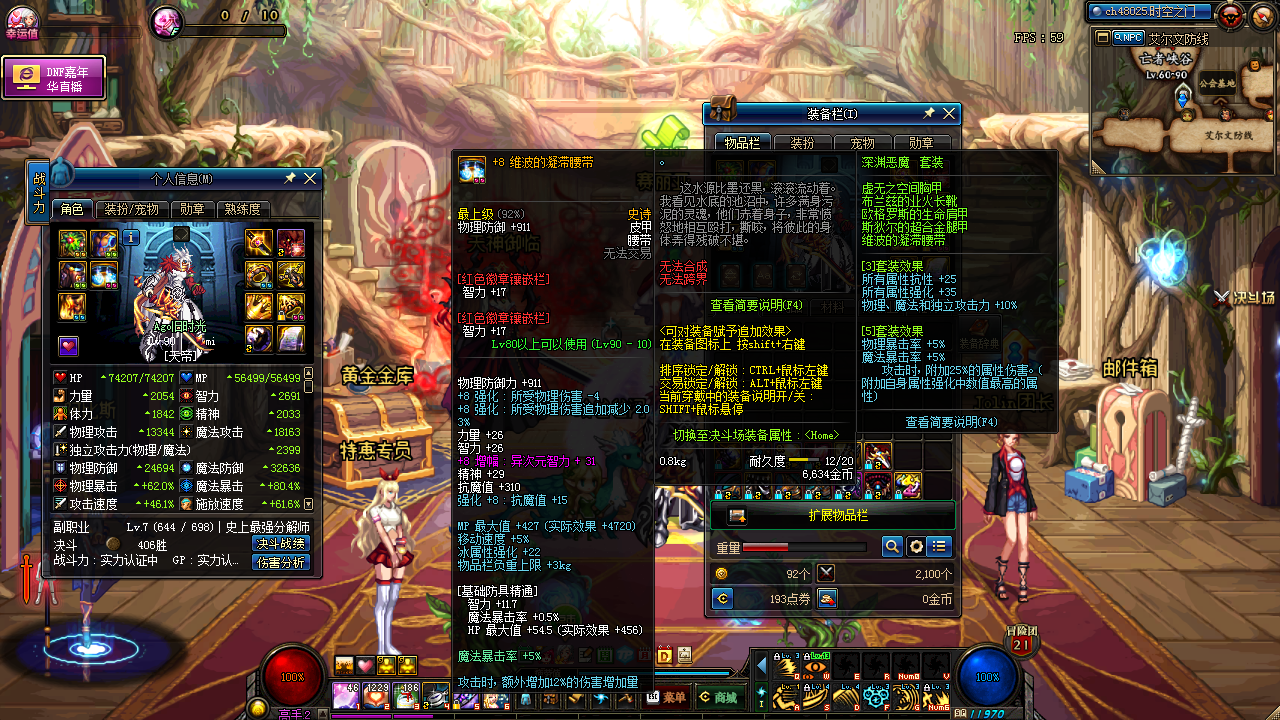Image resolution: width=1280 pixels, height=720 pixels.
Task: Close the equipment inventory window
Action: pos(949,114)
